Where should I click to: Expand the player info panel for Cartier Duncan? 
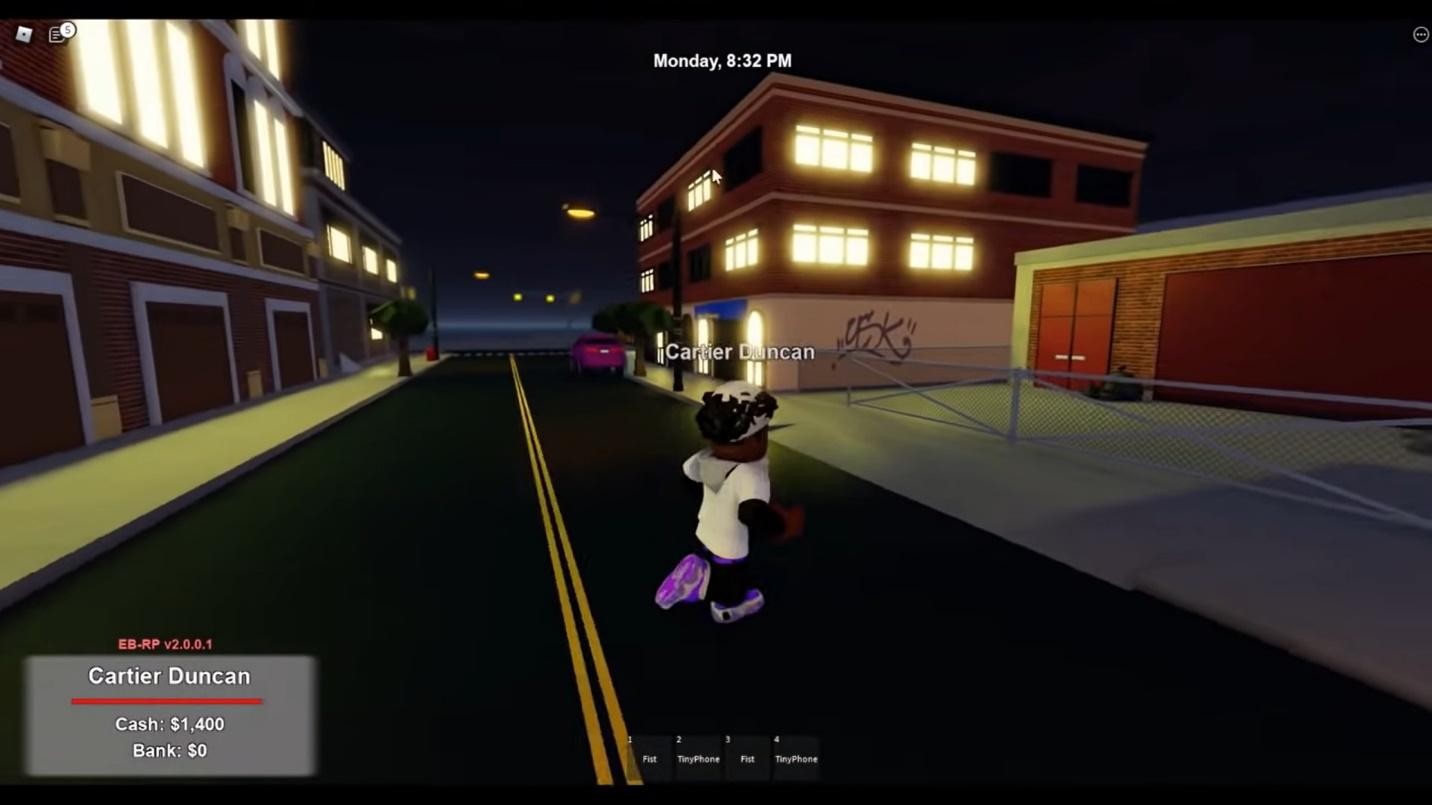point(168,712)
